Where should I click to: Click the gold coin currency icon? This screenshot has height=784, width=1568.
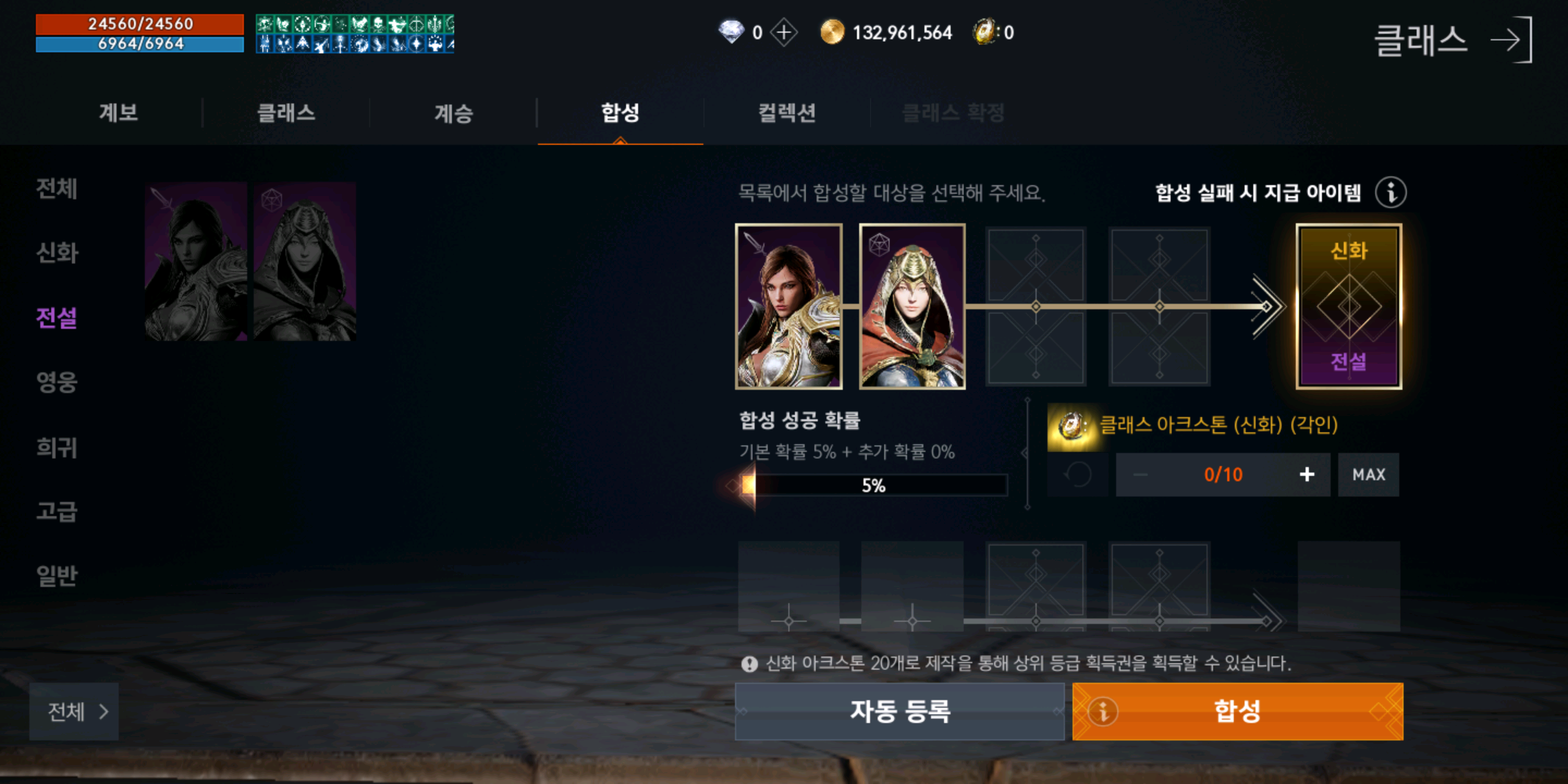click(x=831, y=33)
